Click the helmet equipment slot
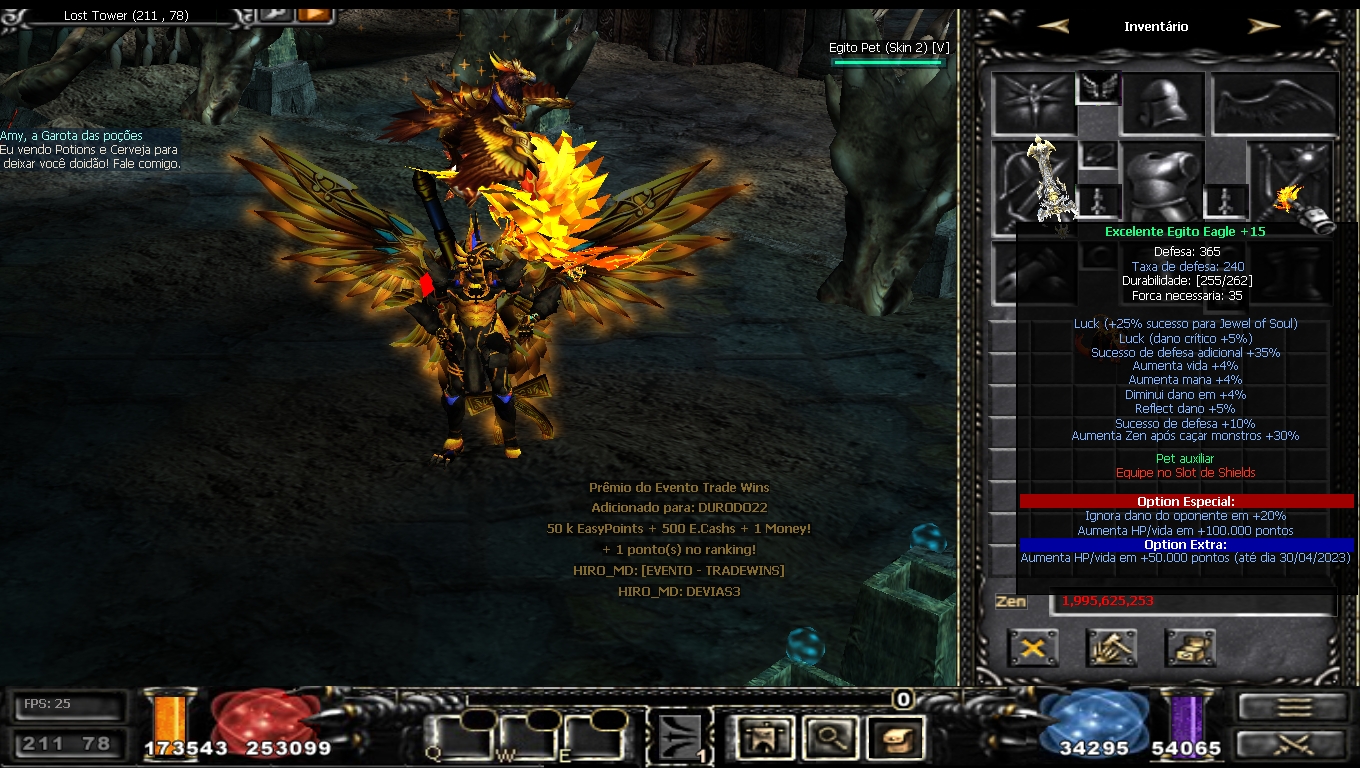The width and height of the screenshot is (1360, 768). tap(1162, 104)
